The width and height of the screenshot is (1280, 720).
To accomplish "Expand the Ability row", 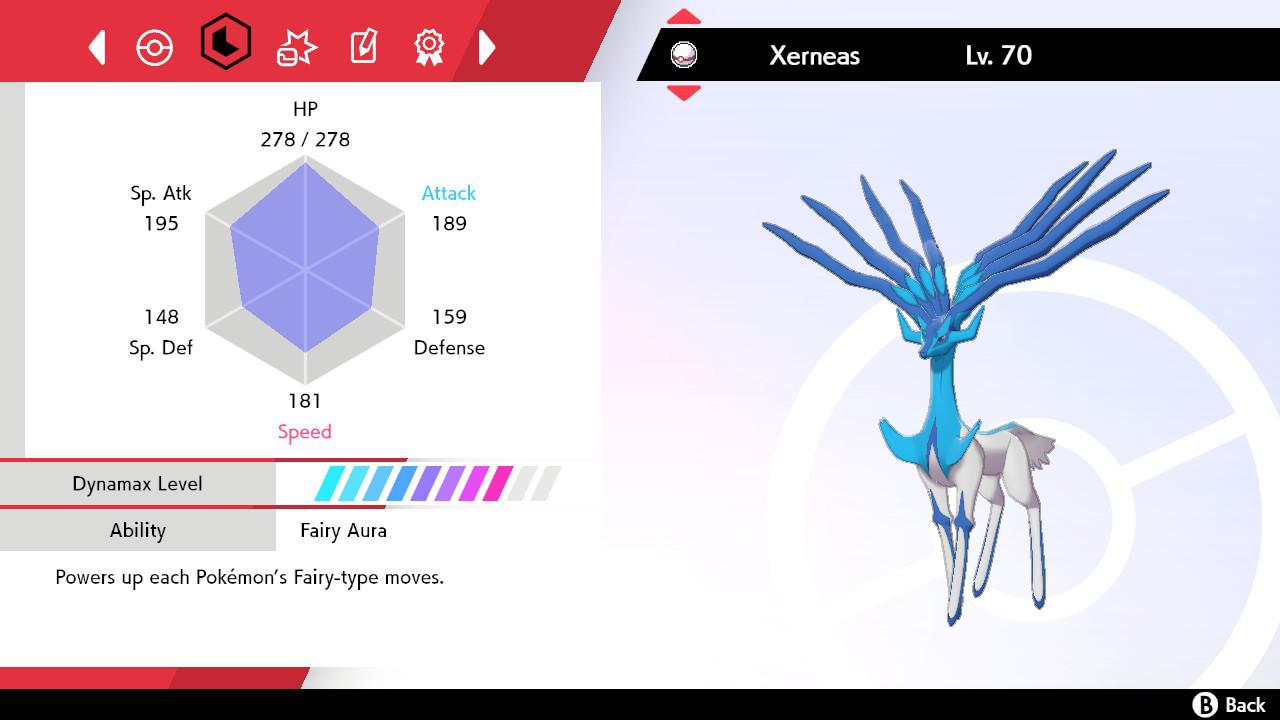I will coord(137,531).
